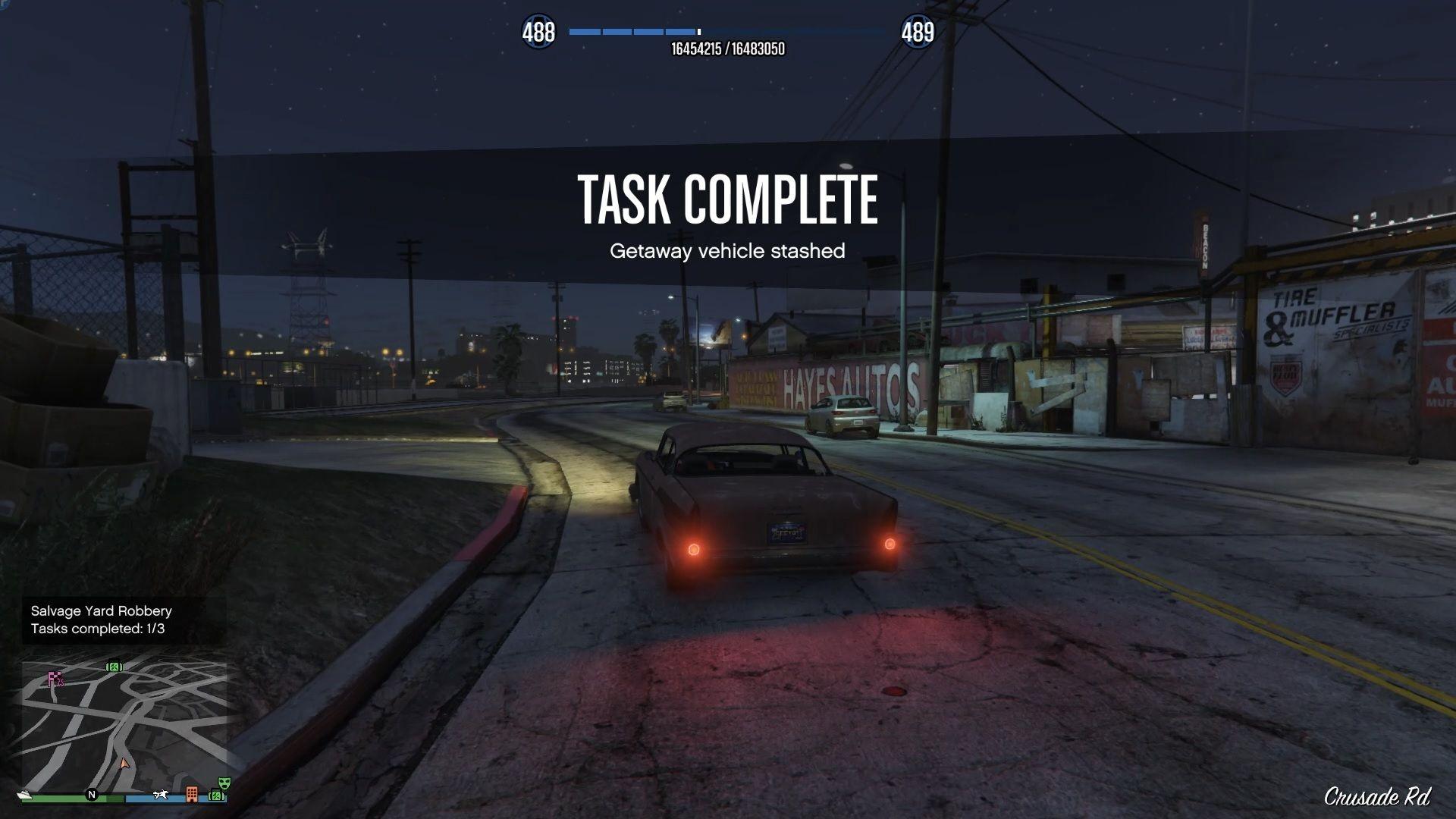Click the 16454215 / 16483050 XP counter
The image size is (1456, 819).
[728, 51]
